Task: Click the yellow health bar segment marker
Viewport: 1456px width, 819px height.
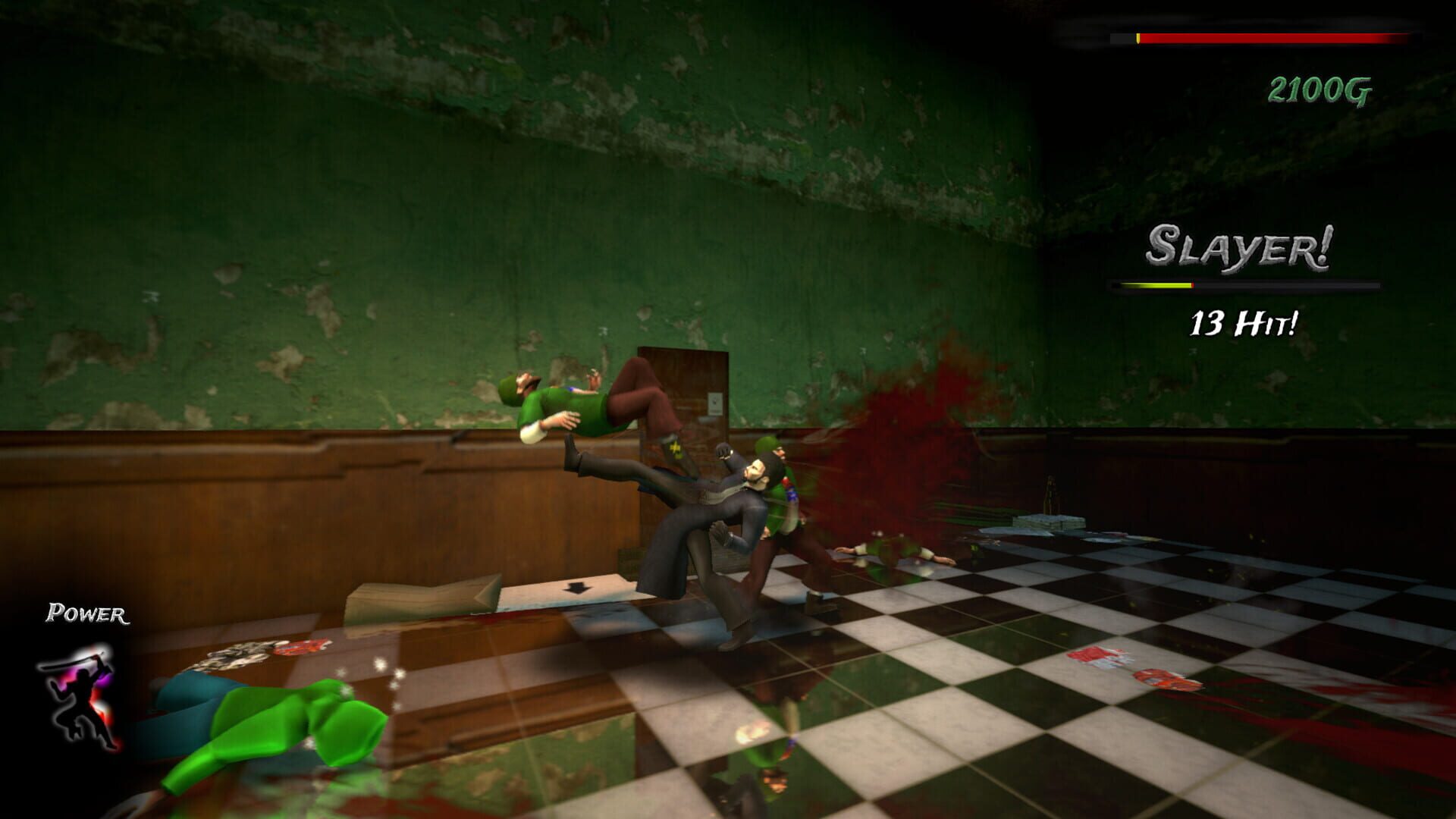Action: 1138,37
